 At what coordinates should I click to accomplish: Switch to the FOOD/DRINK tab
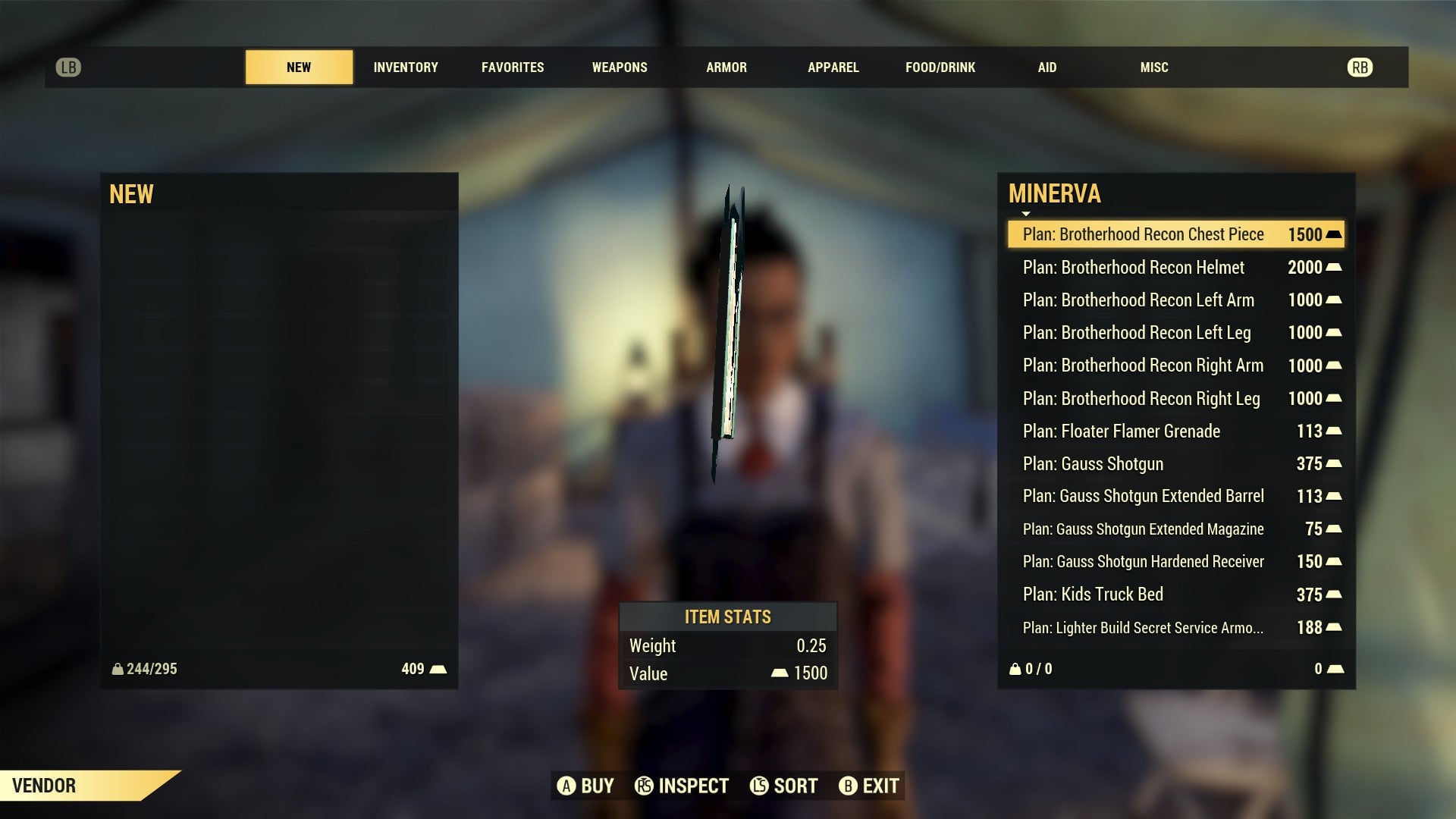point(940,67)
